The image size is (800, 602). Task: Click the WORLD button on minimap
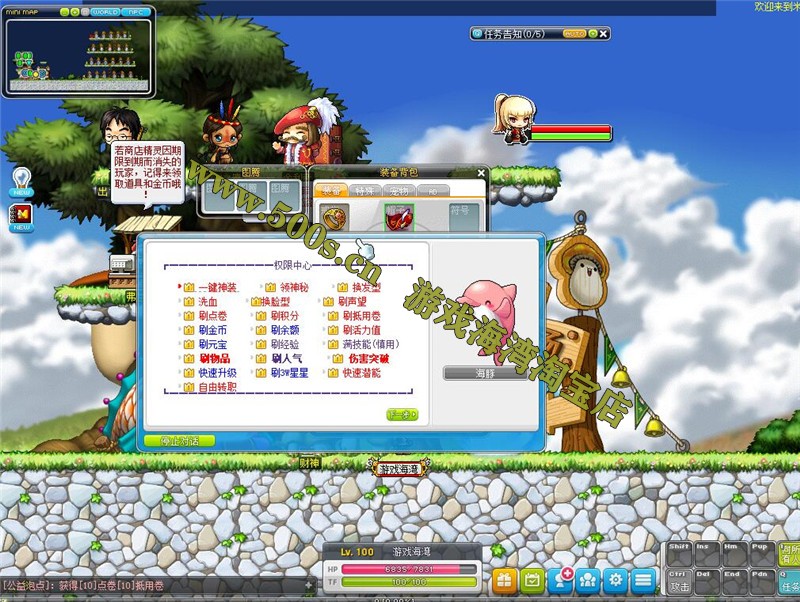(x=105, y=12)
